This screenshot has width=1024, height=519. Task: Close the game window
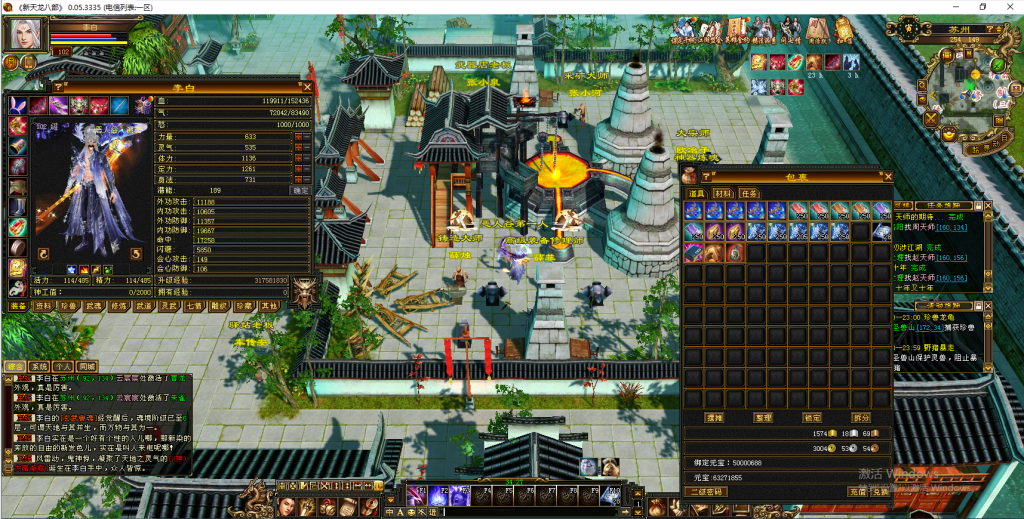click(x=1006, y=7)
